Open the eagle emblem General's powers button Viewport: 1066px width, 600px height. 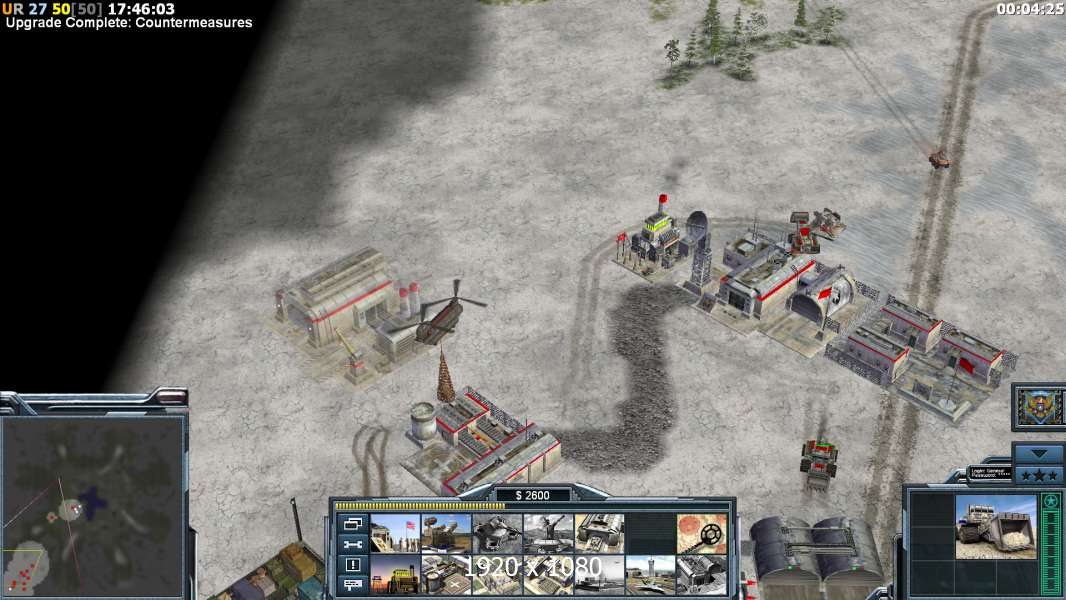click(x=1038, y=406)
